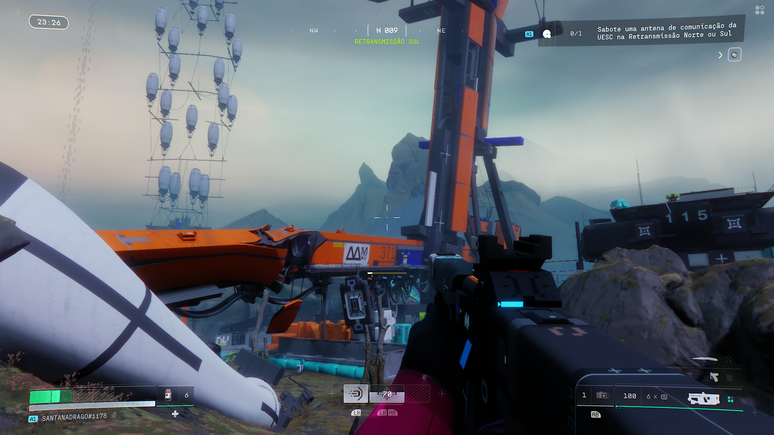The image size is (774, 435).
Task: Expand the objective list arrow icon
Action: pos(720,55)
